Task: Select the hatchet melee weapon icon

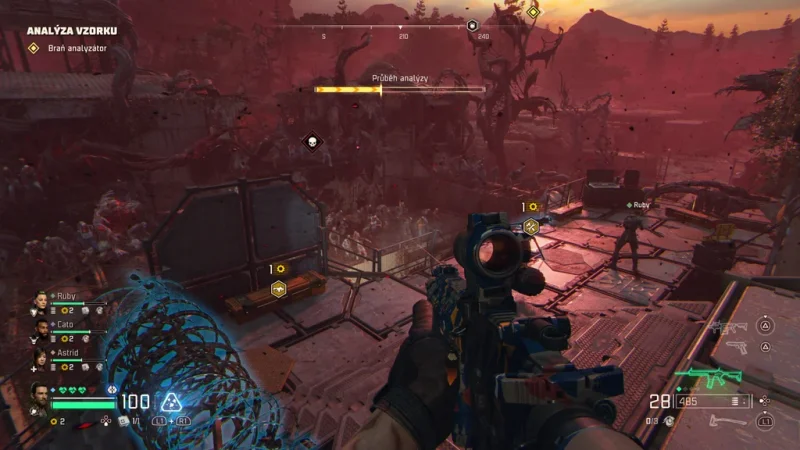Action: (x=728, y=420)
